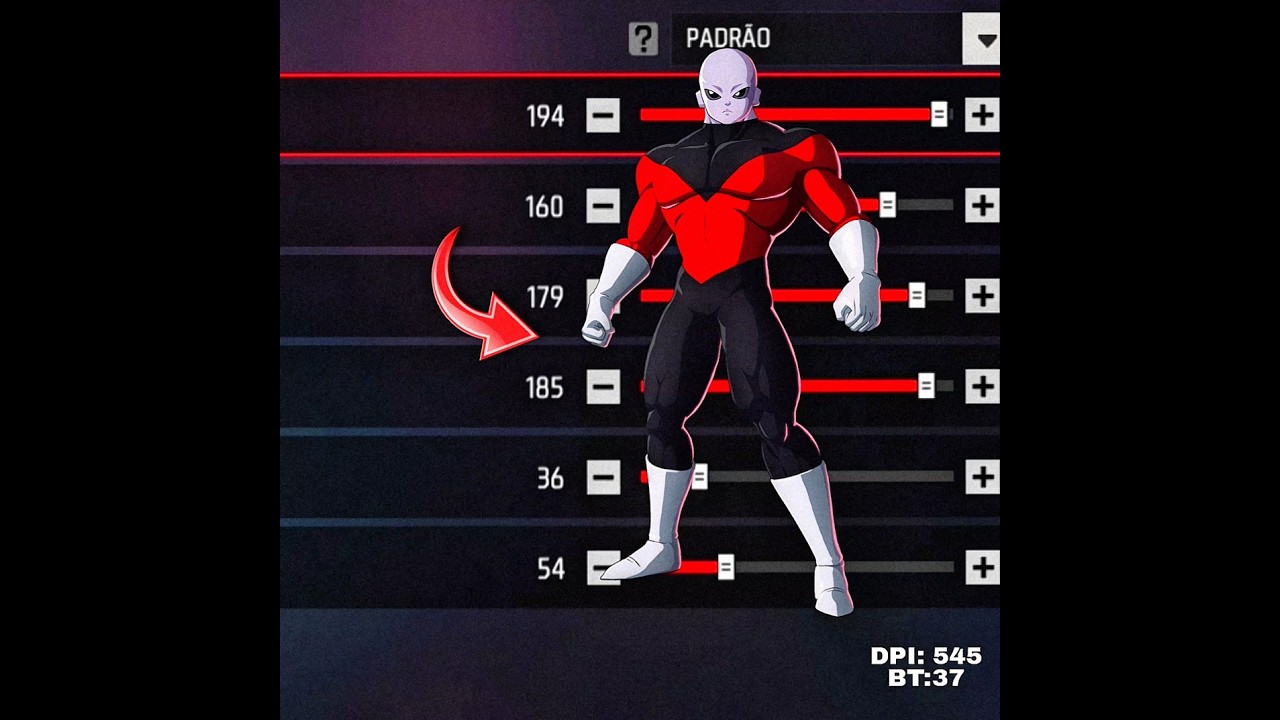Click the question mark help icon

pos(643,39)
